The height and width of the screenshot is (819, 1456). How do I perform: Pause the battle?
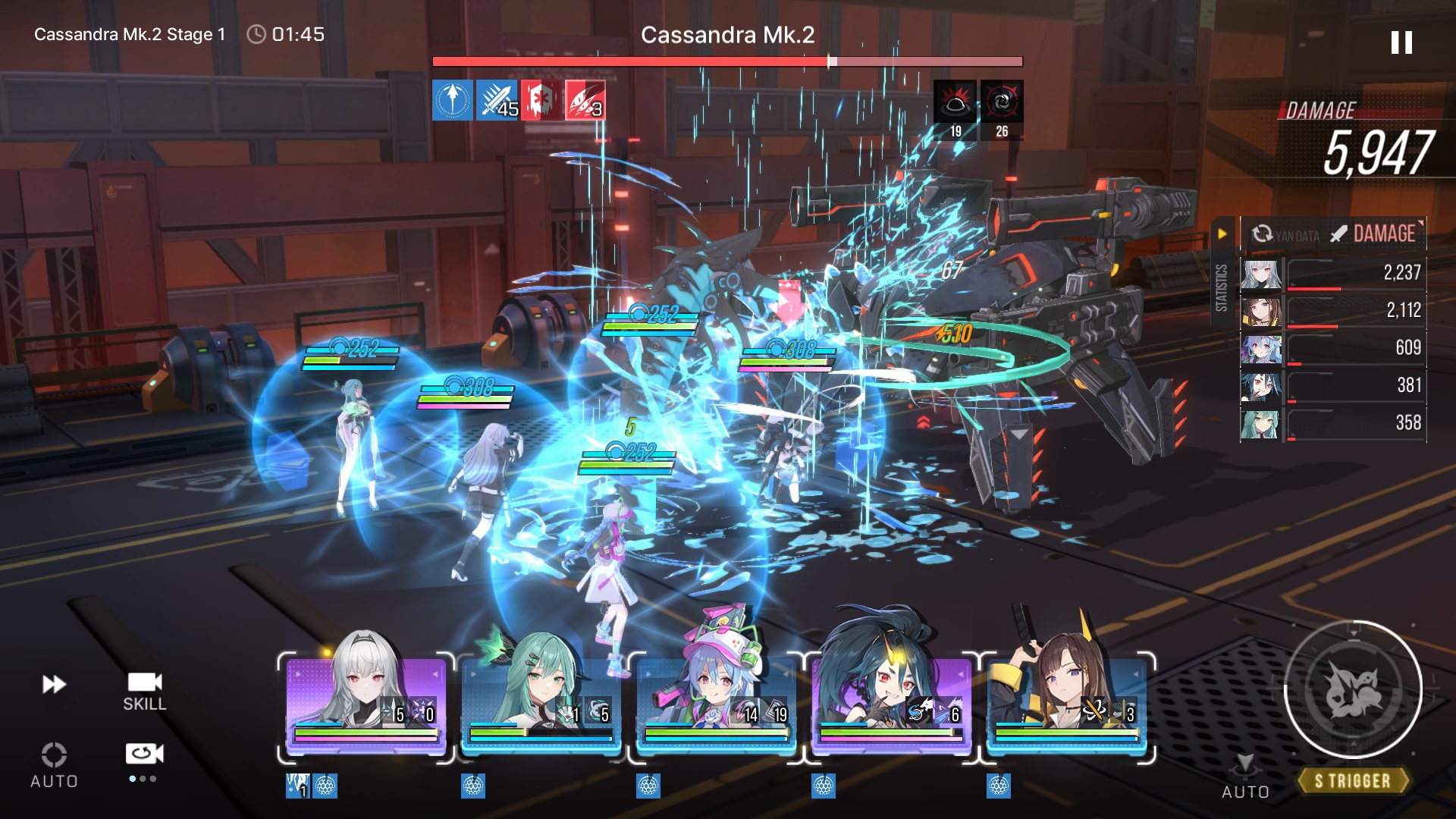coord(1401,42)
